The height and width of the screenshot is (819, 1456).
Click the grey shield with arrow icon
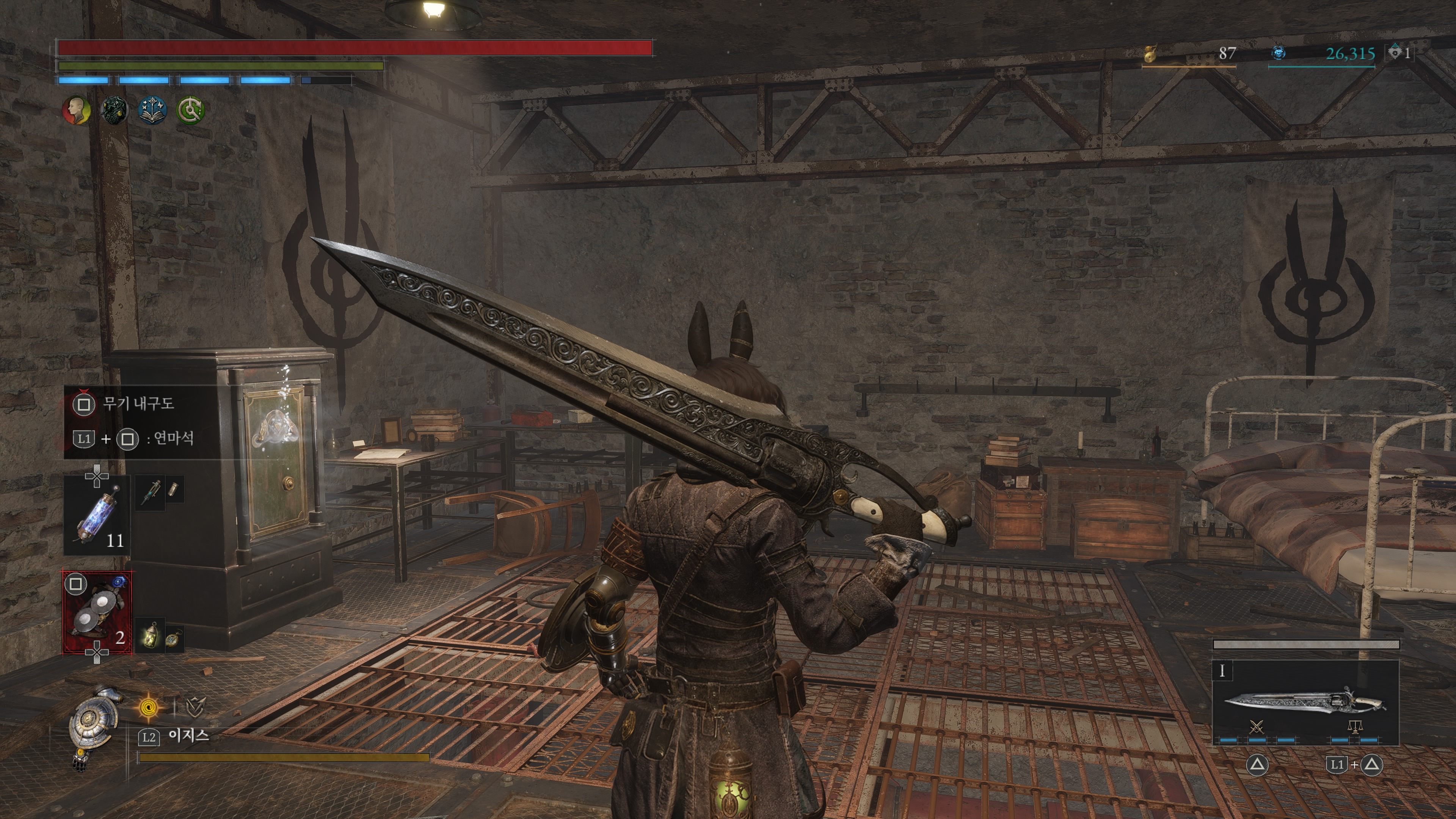coord(195,706)
